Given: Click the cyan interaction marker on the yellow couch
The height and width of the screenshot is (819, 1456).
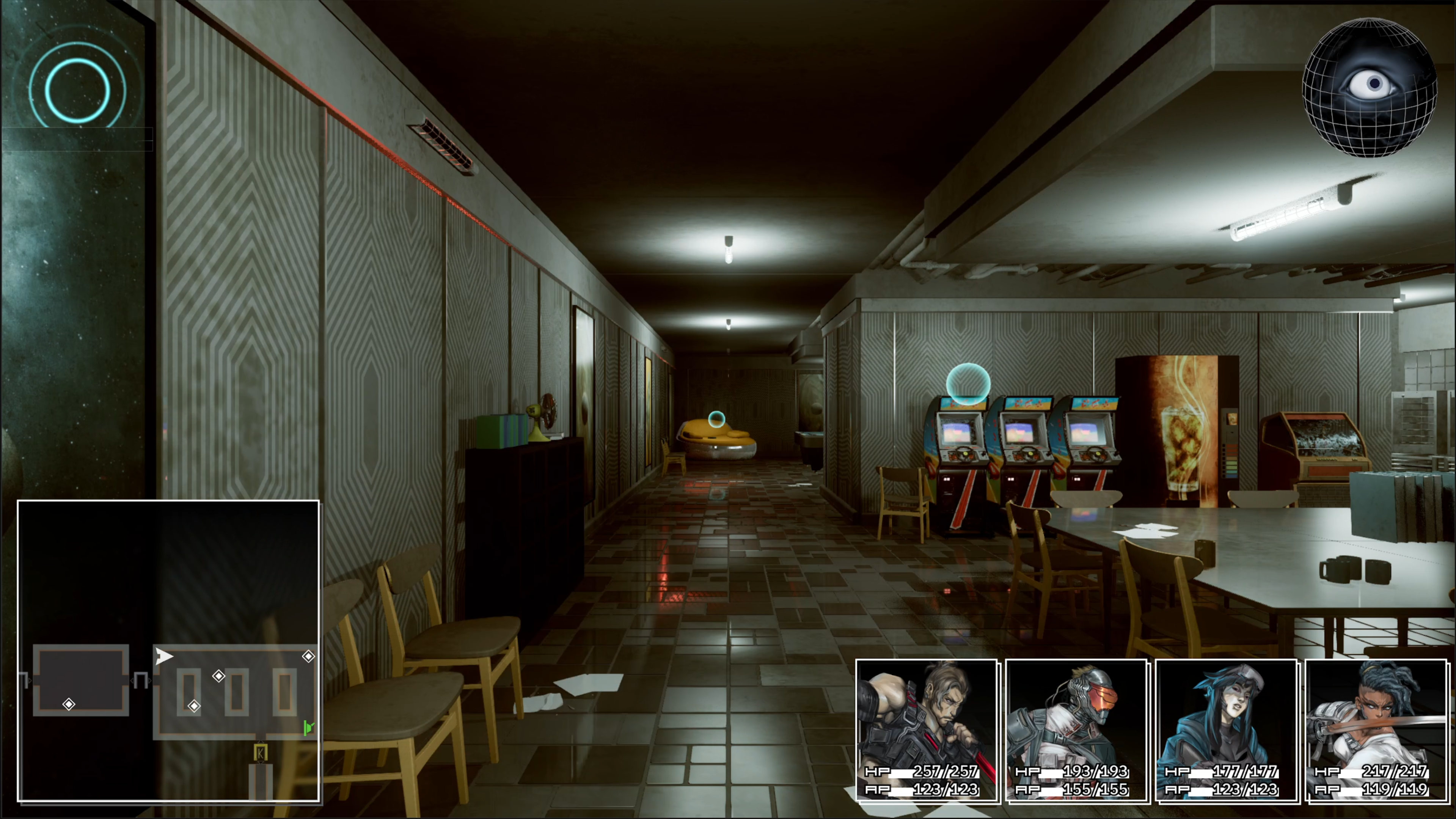Looking at the screenshot, I should click(x=716, y=420).
